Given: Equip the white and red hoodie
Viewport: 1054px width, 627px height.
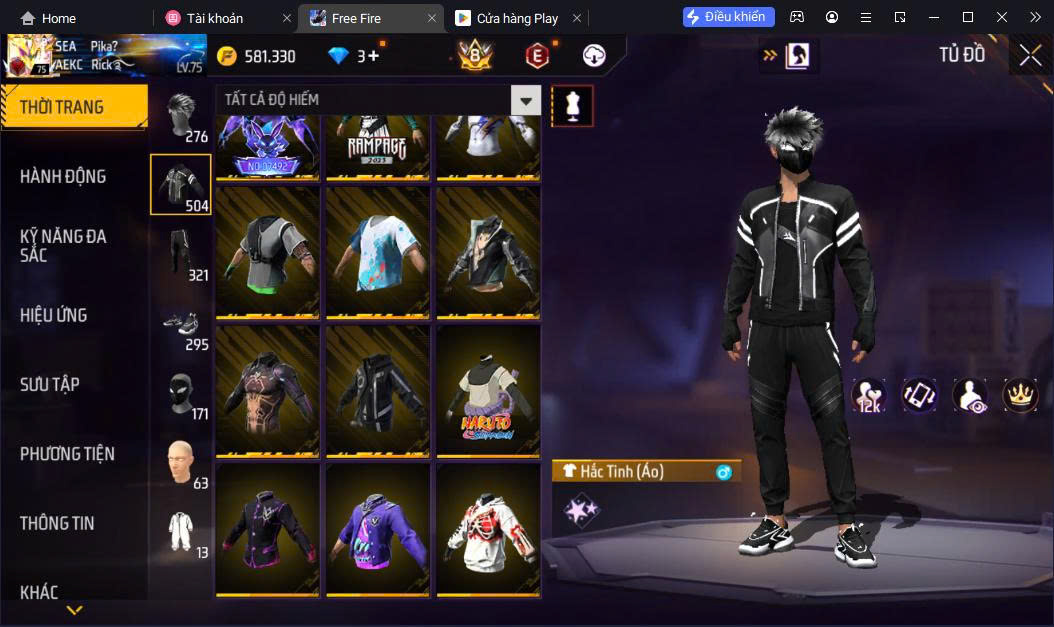Looking at the screenshot, I should click(488, 530).
